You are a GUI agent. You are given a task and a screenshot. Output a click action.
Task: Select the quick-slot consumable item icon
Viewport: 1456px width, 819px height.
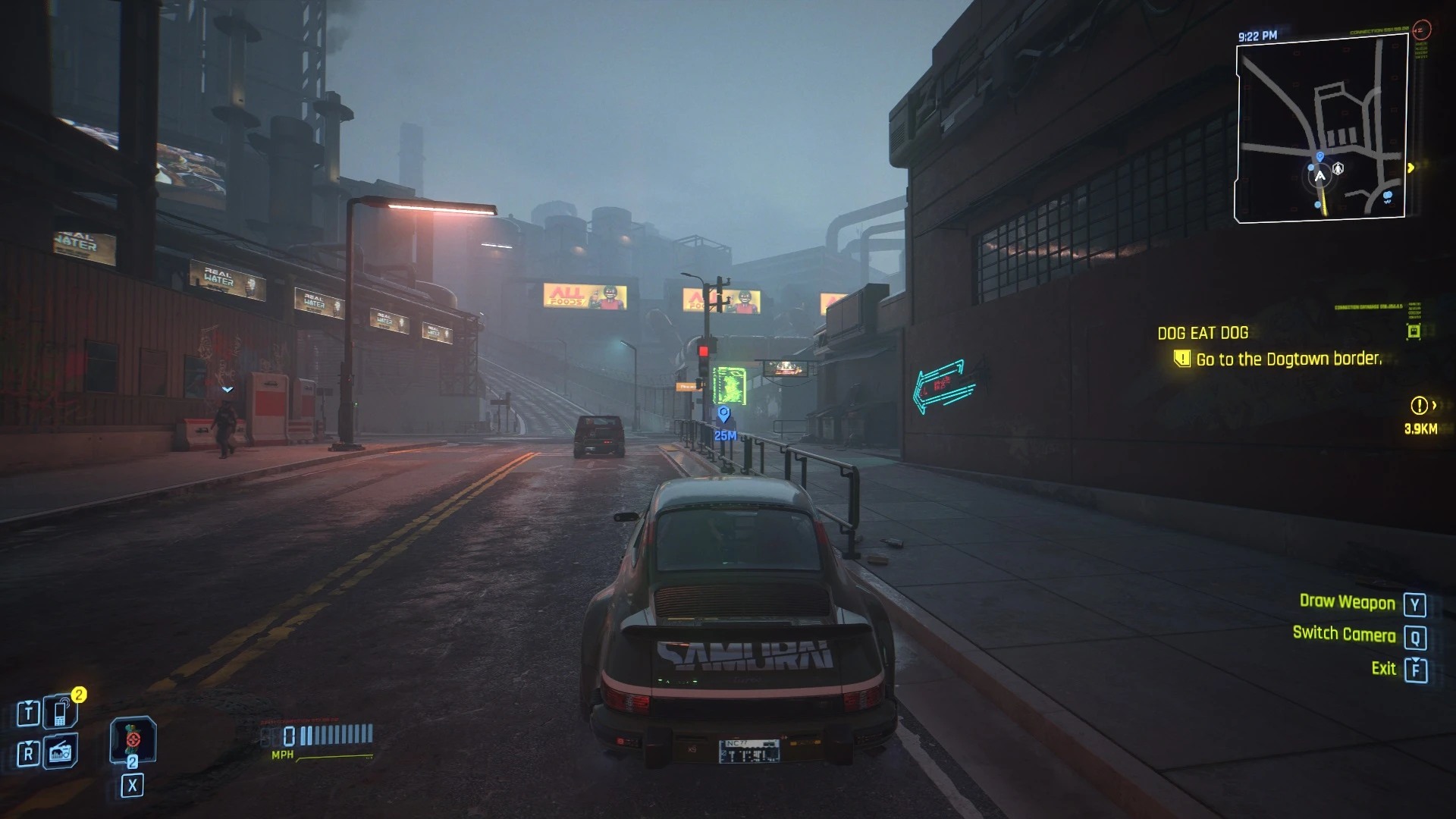point(133,738)
